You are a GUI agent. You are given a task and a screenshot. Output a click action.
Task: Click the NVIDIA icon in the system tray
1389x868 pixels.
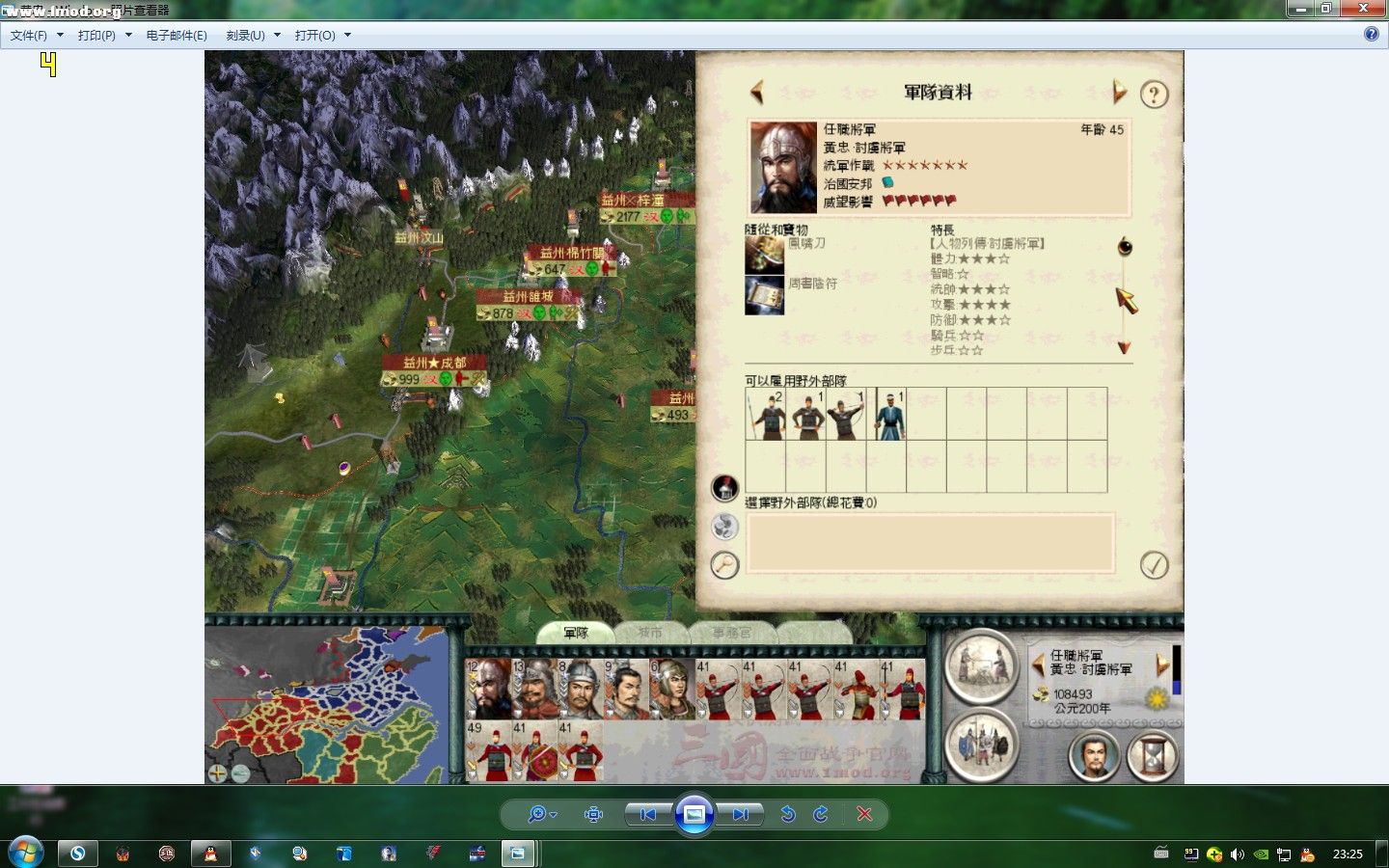pyautogui.click(x=1260, y=854)
